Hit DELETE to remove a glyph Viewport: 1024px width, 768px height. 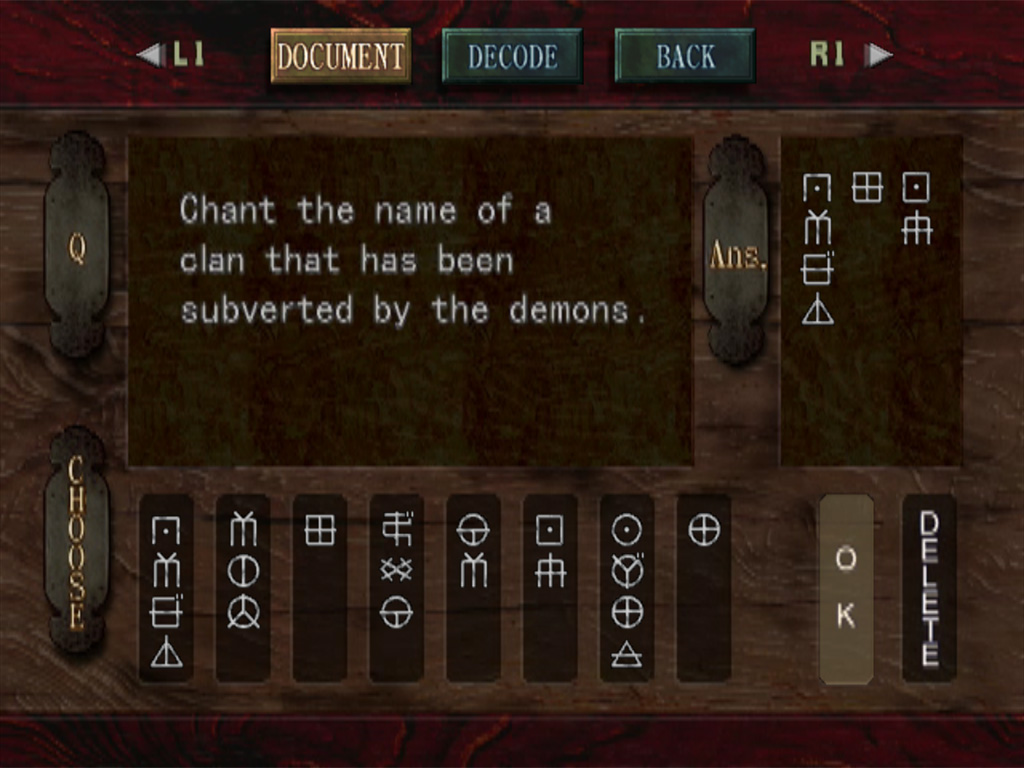(x=929, y=588)
